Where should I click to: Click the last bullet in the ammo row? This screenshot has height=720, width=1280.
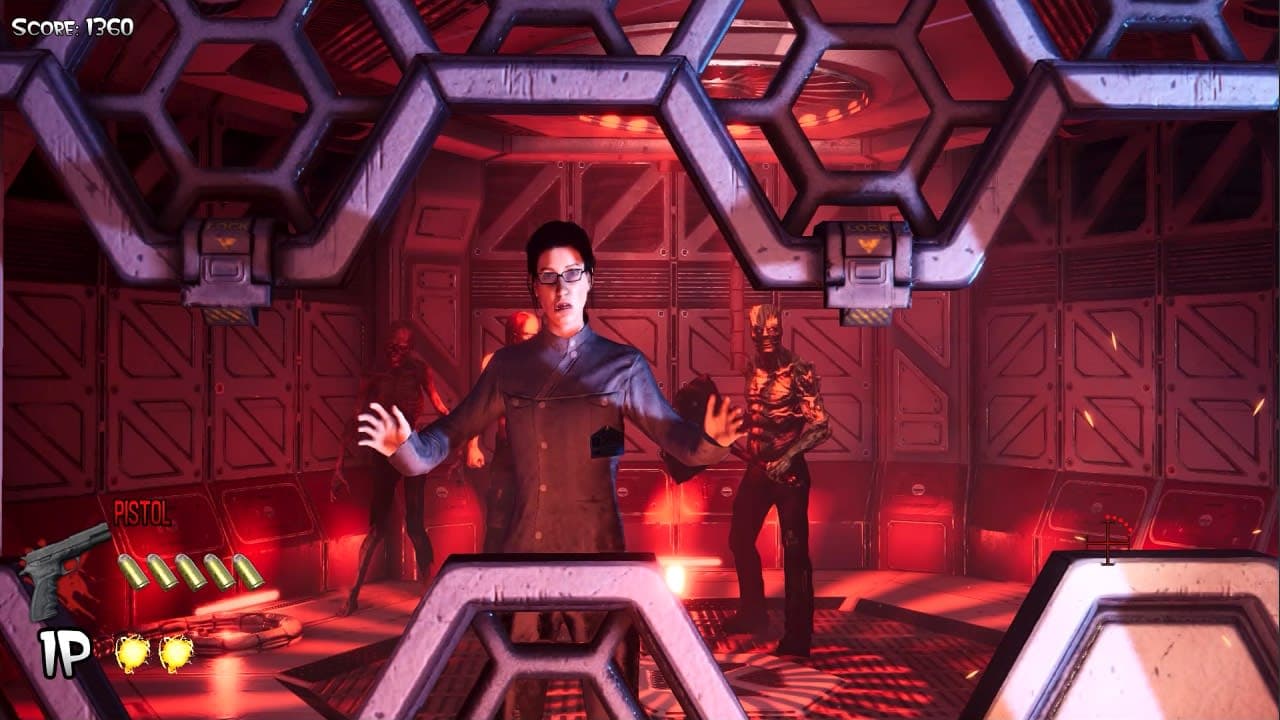[x=245, y=572]
